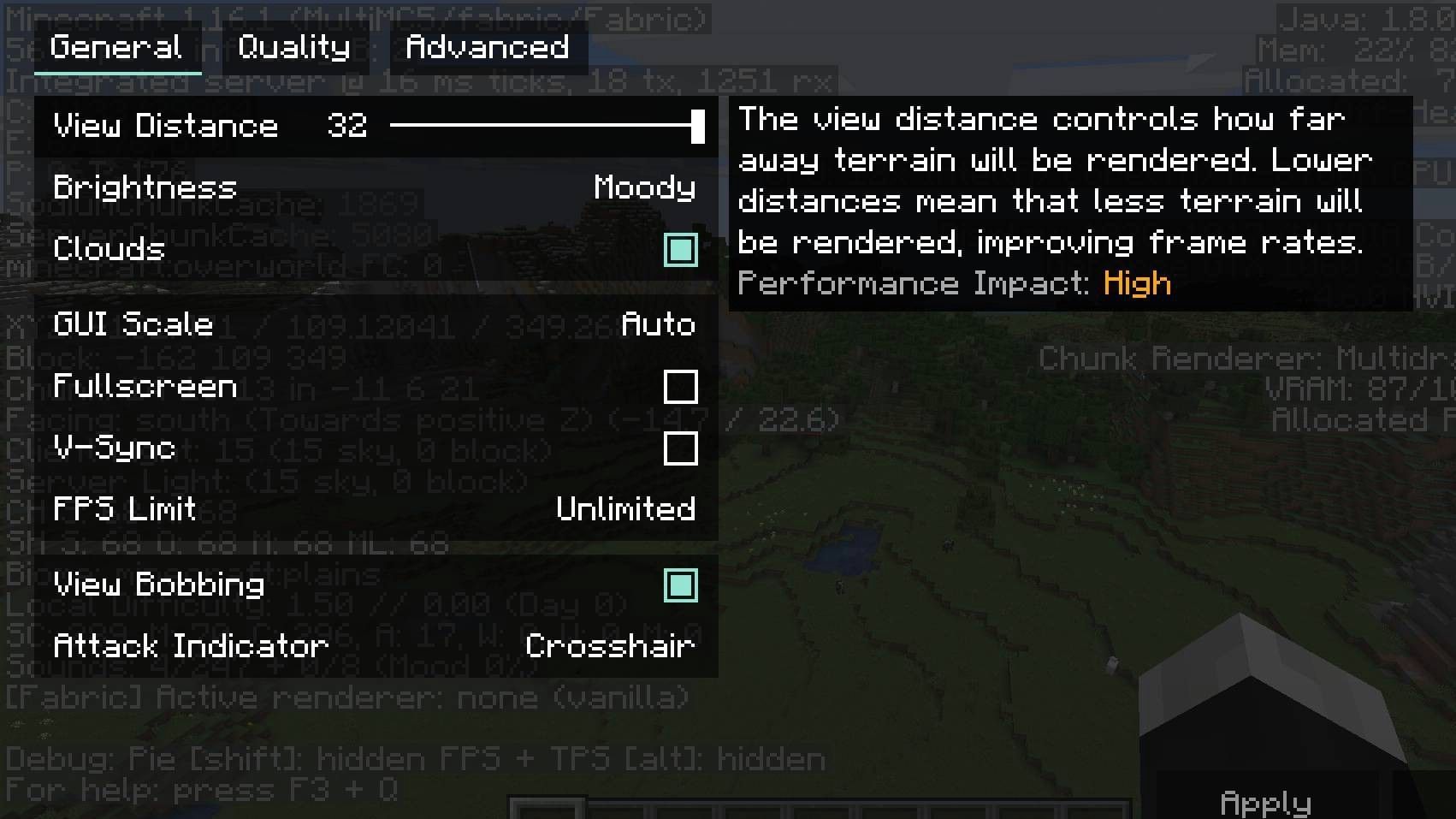Click the middle of the View Distance slider track
The width and height of the screenshot is (1456, 819).
545,127
